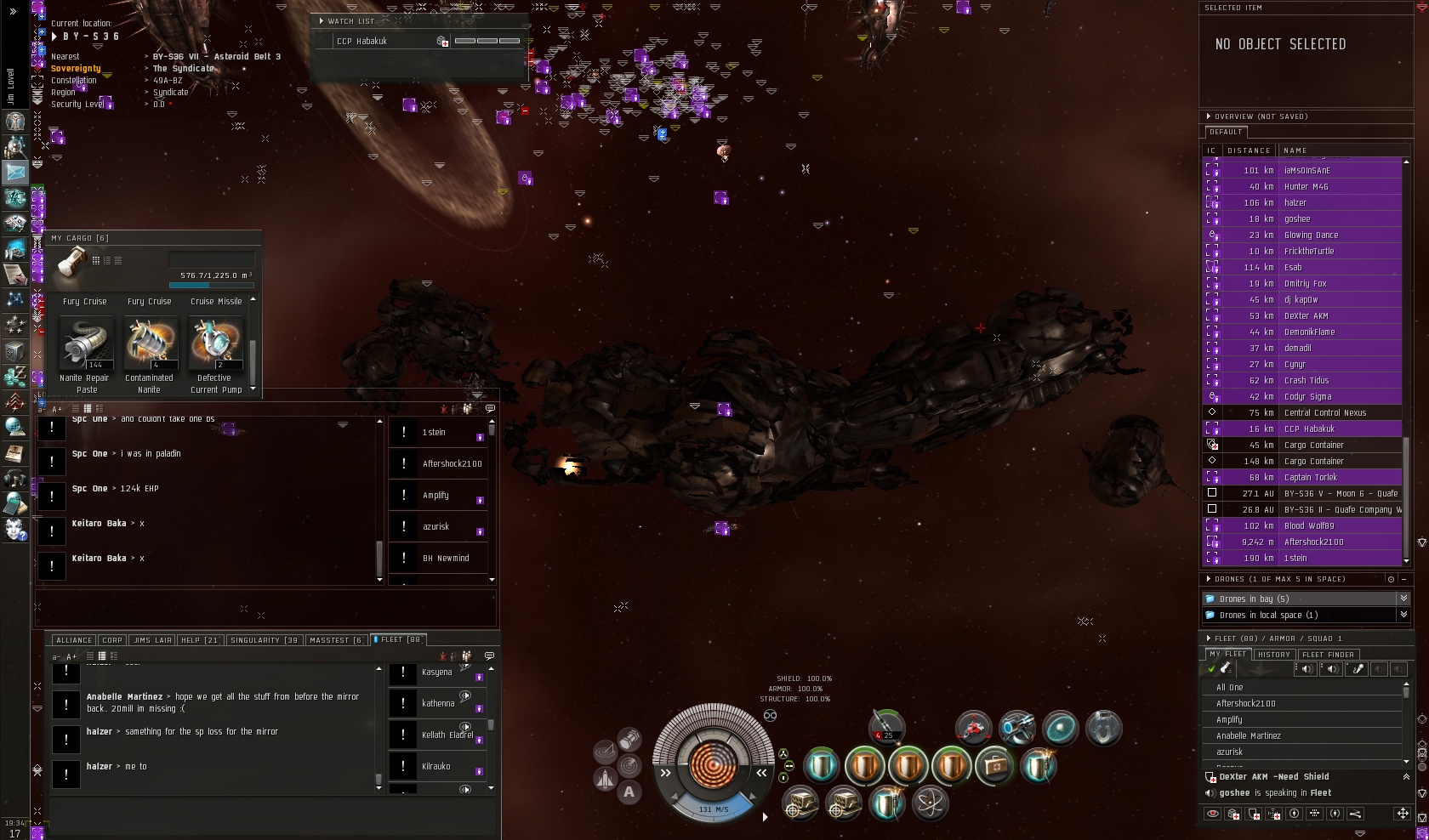The width and height of the screenshot is (1429, 840).
Task: Select Central Control Nexus in the overview
Action: 1324,413
